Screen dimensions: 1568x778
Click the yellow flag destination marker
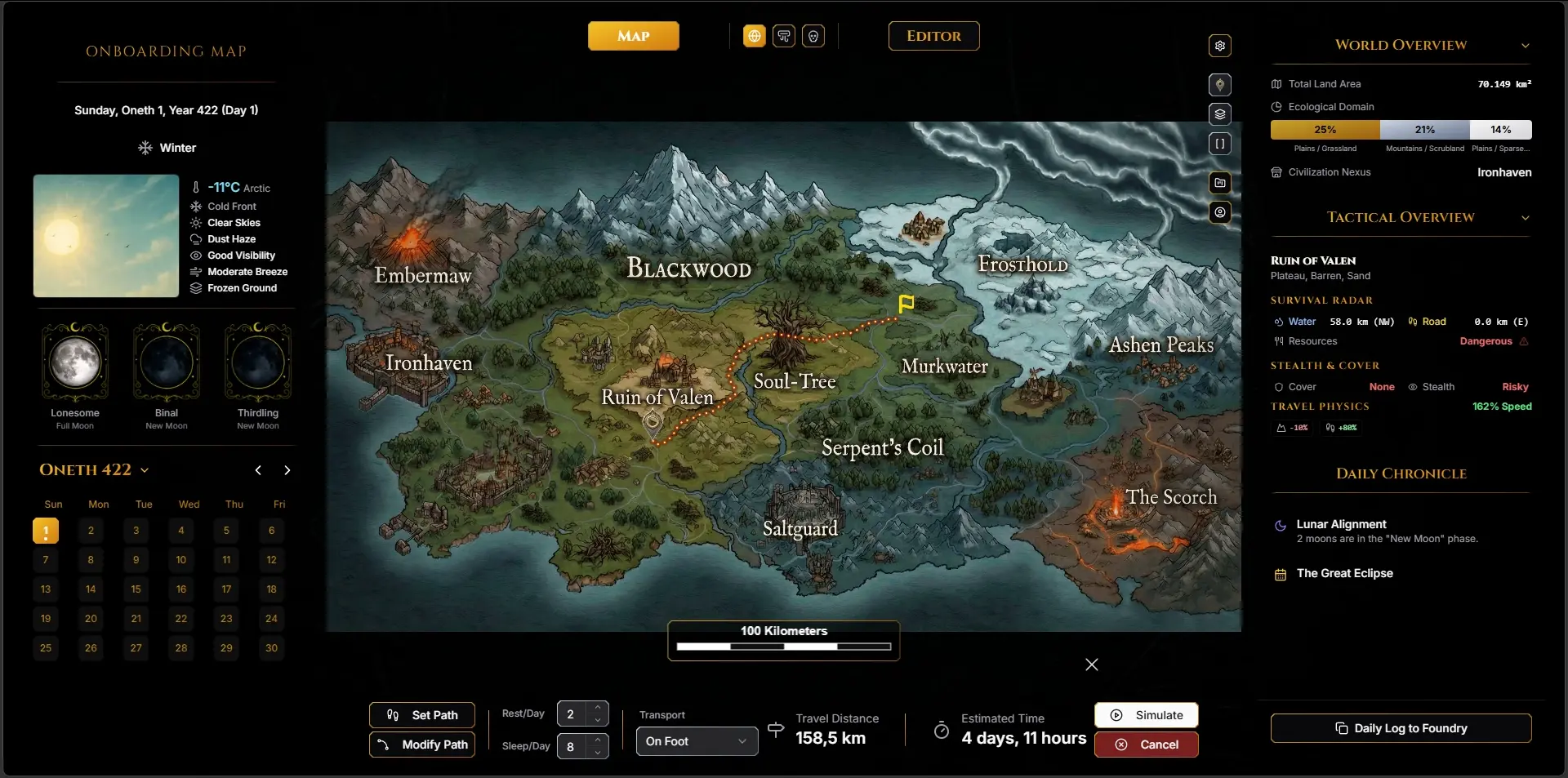[906, 304]
